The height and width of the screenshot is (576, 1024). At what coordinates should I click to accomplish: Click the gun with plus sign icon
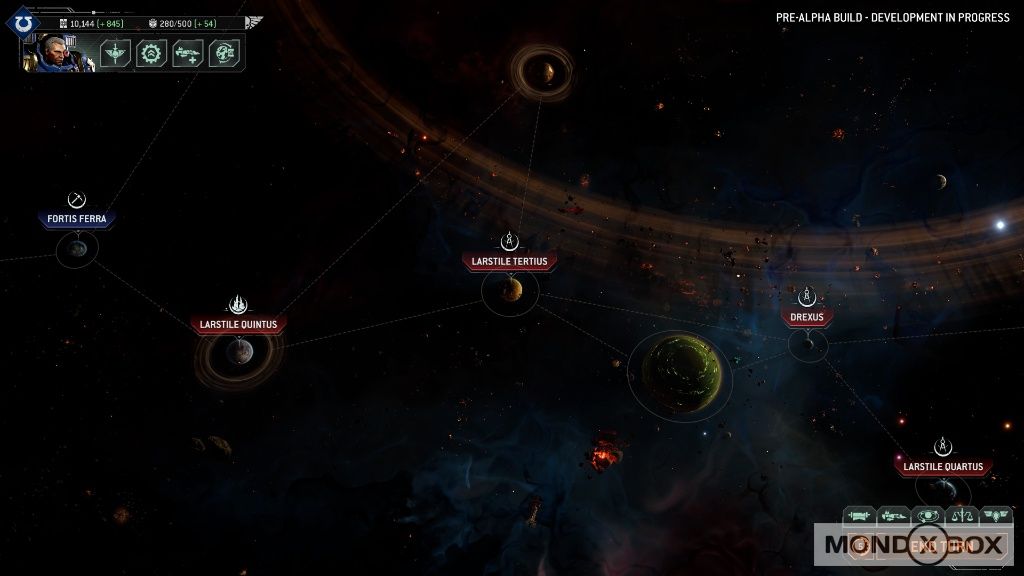click(x=187, y=53)
